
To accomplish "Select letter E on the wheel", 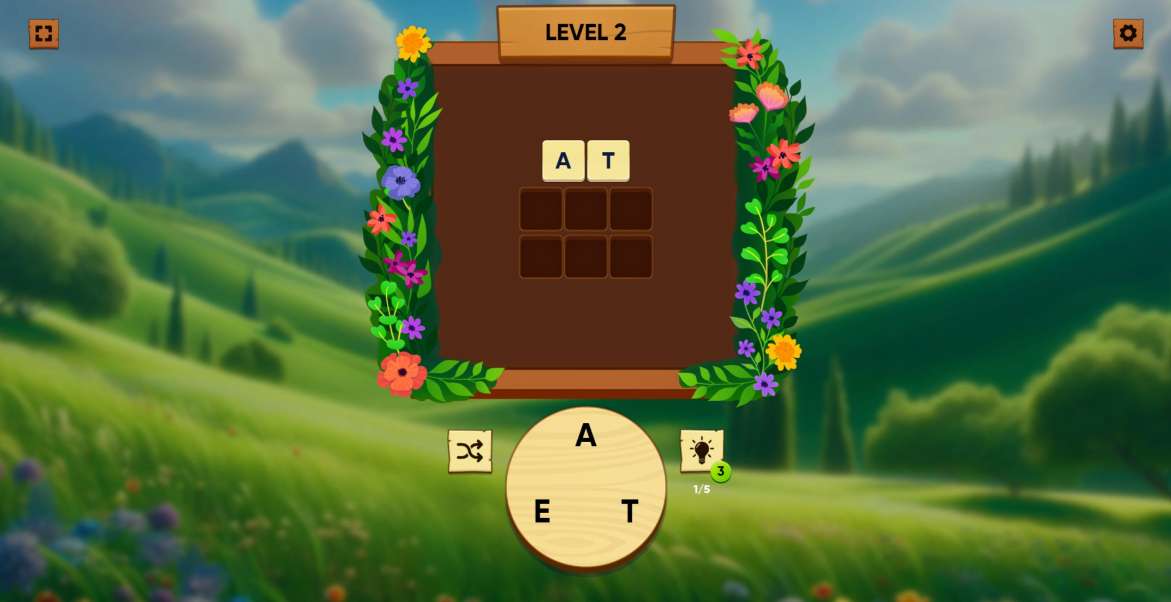I will 542,512.
